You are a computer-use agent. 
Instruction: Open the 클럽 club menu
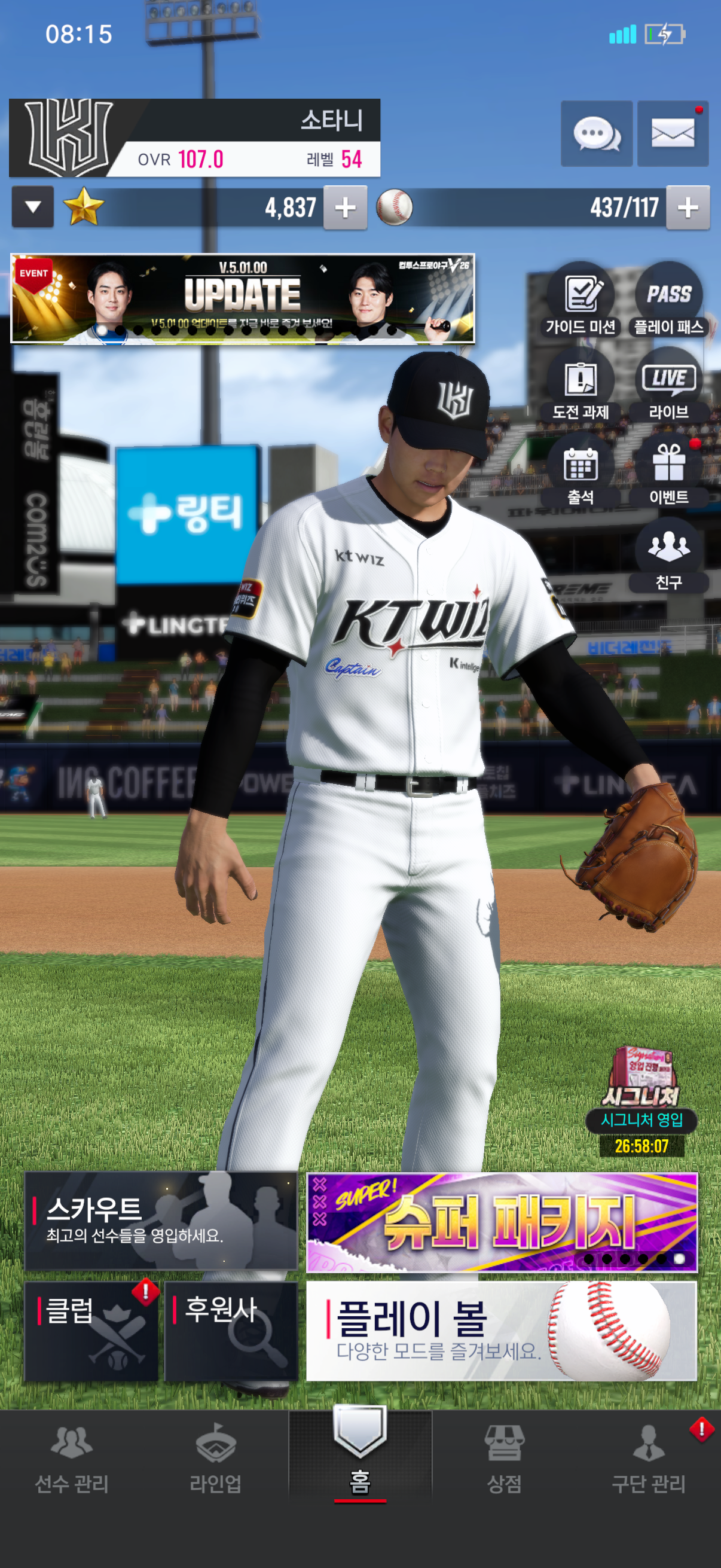(x=91, y=1331)
